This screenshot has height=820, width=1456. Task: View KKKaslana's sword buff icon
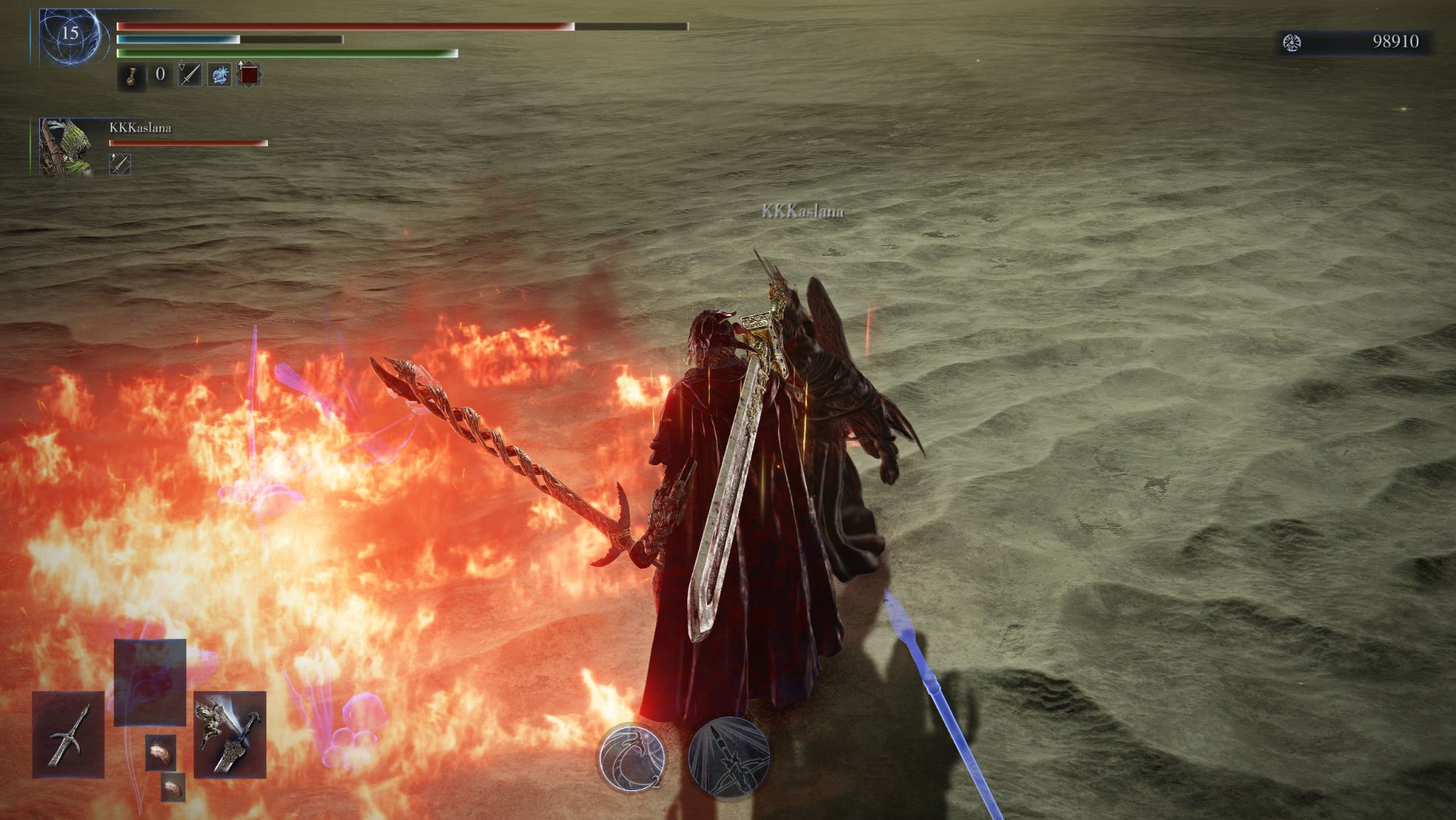coord(120,164)
